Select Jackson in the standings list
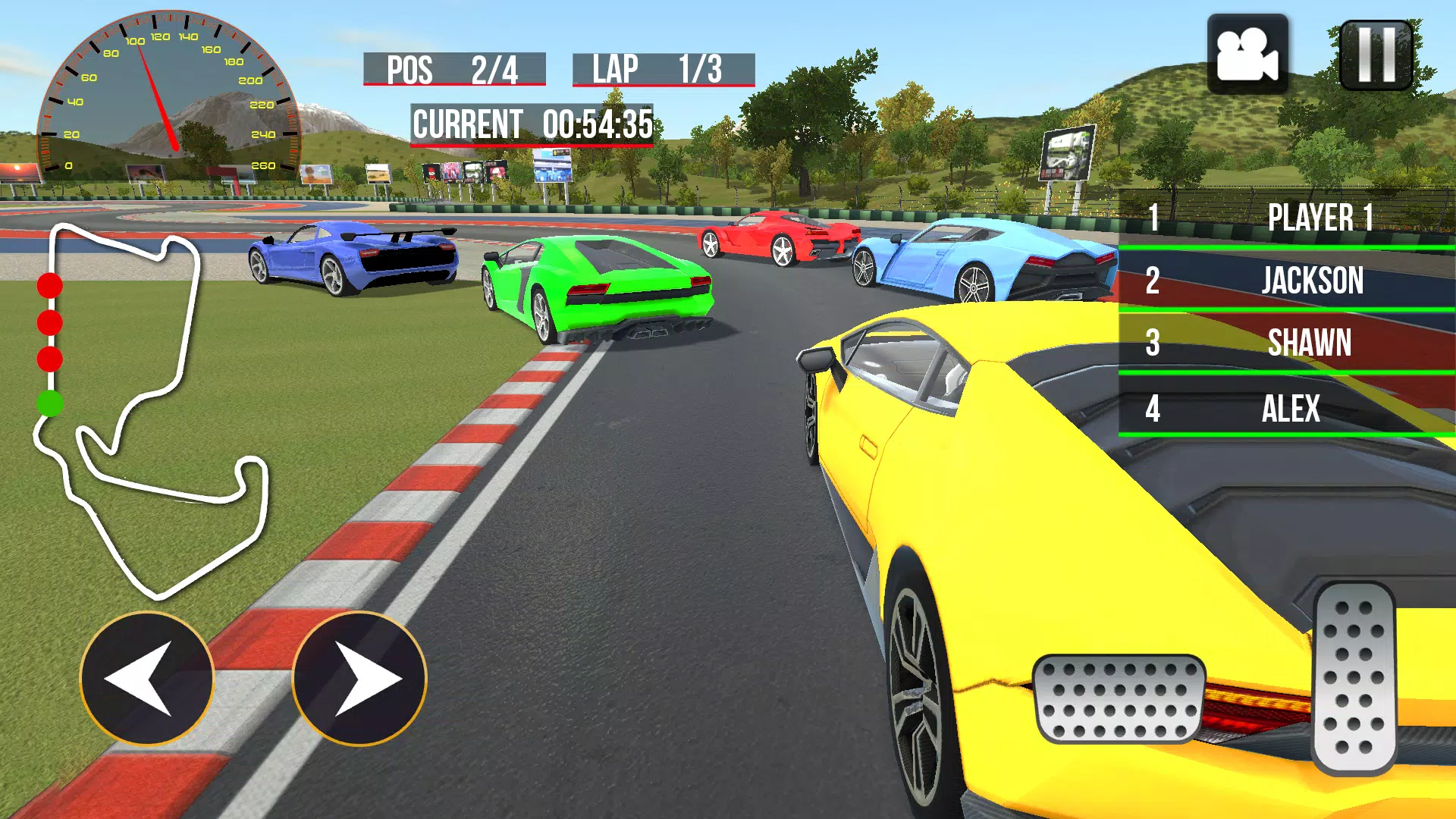This screenshot has width=1456, height=819. pyautogui.click(x=1286, y=281)
